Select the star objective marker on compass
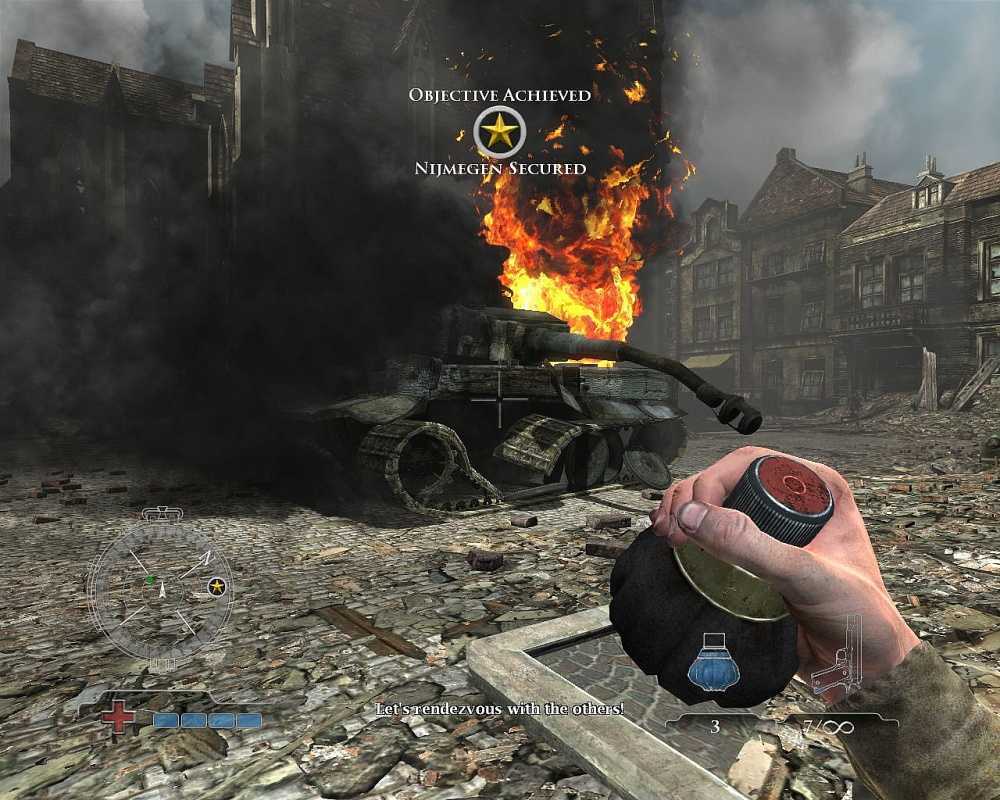Image resolution: width=1000 pixels, height=800 pixels. point(216,587)
